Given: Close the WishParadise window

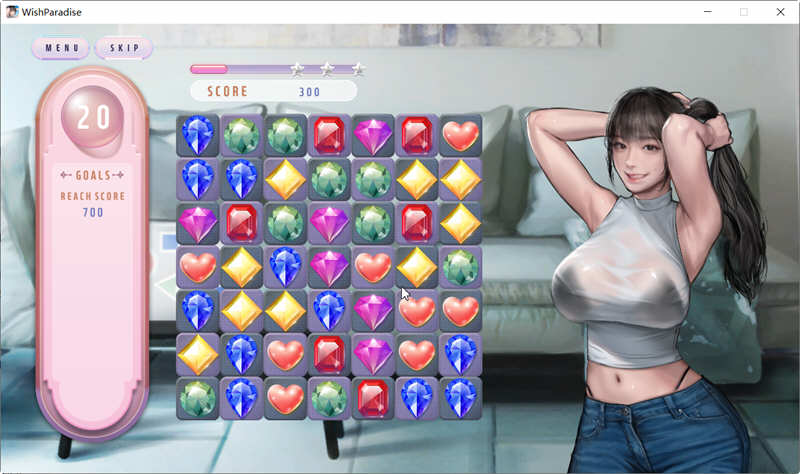Looking at the screenshot, I should tap(780, 12).
